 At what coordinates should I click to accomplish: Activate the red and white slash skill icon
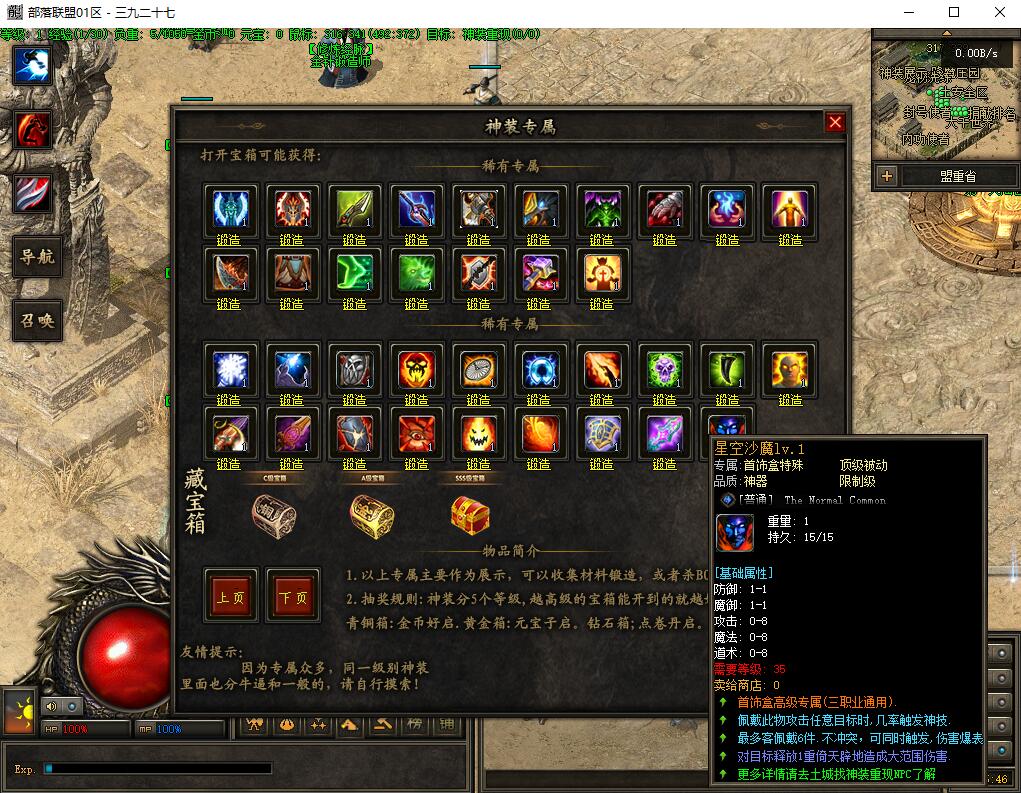click(x=32, y=193)
